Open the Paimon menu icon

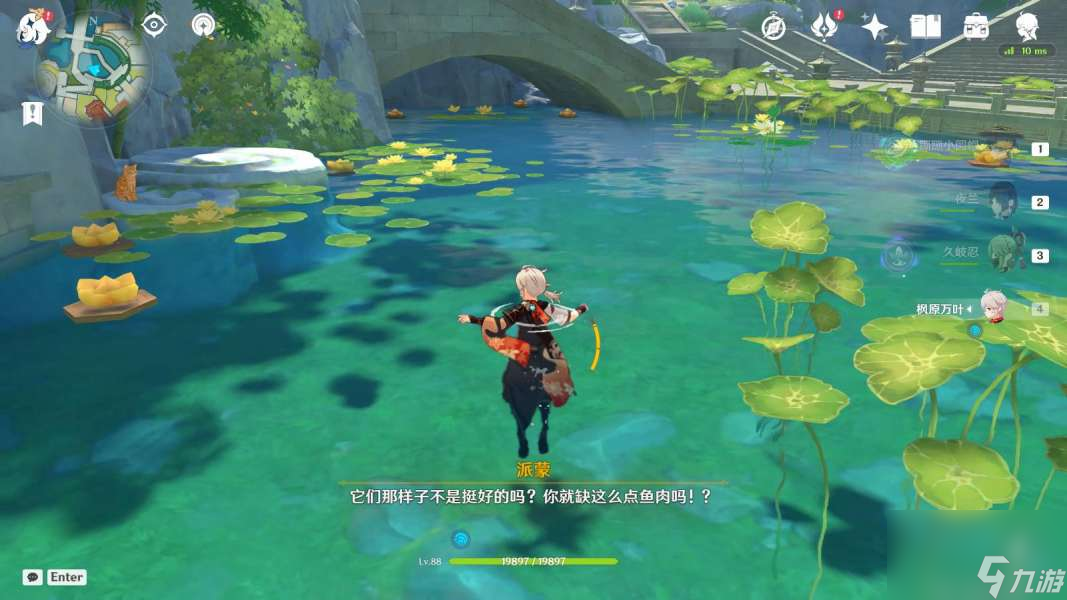pos(31,28)
